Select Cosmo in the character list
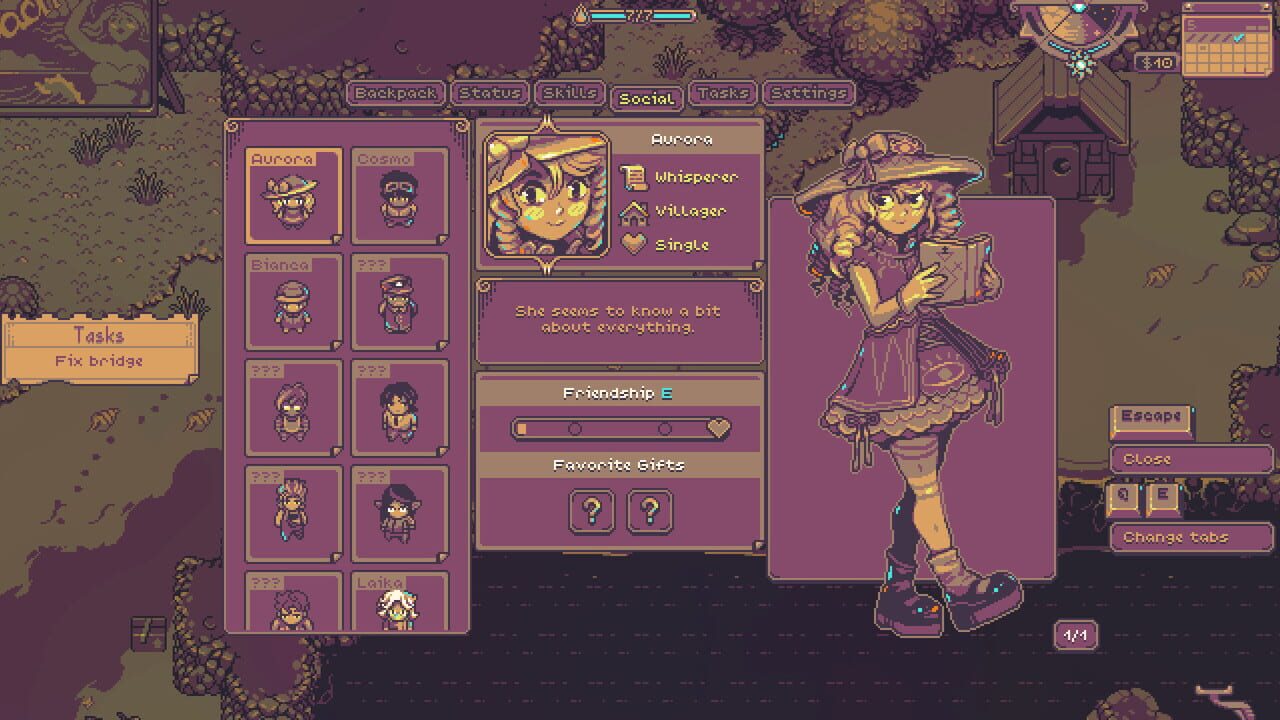The height and width of the screenshot is (720, 1280). (x=398, y=196)
